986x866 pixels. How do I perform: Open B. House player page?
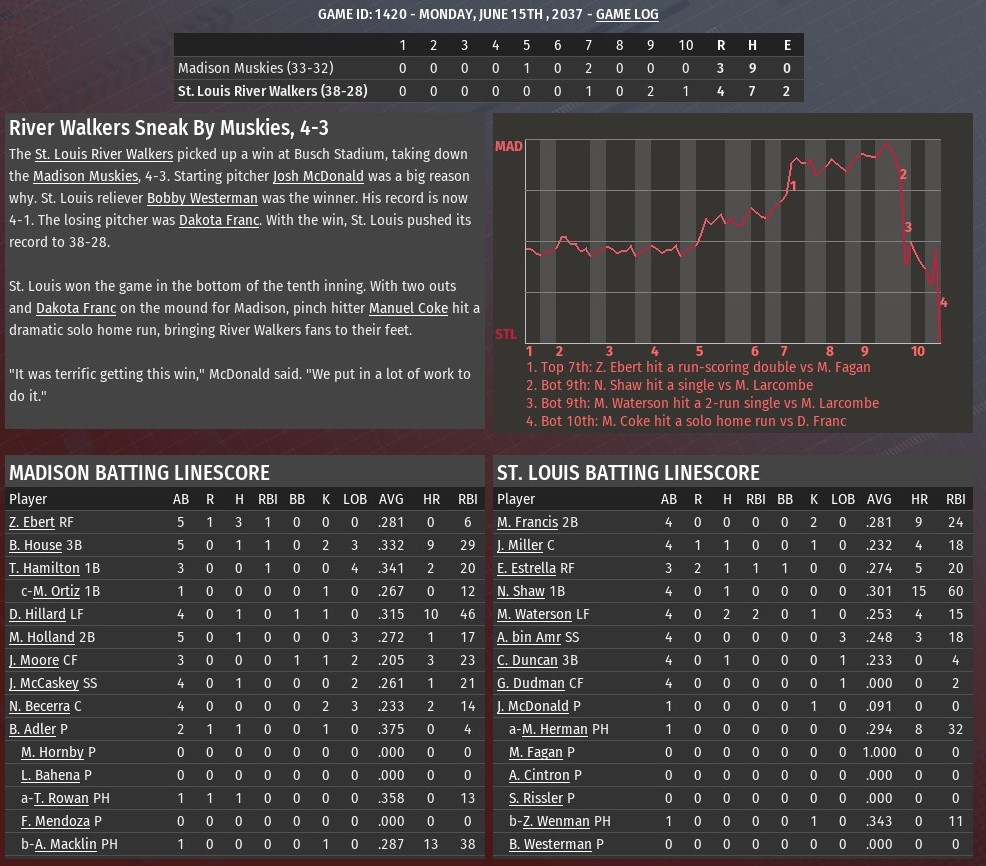(x=35, y=545)
